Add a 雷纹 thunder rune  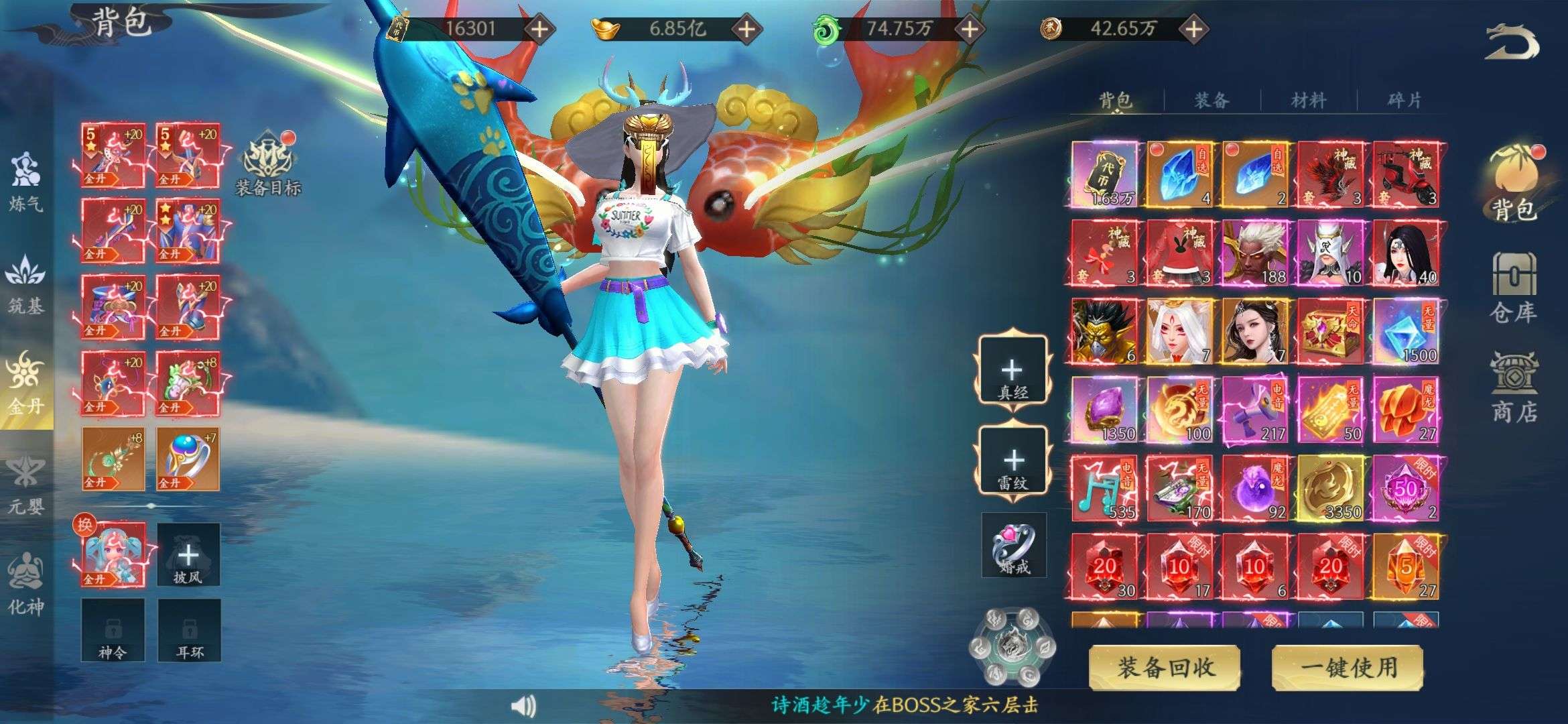click(x=1012, y=461)
